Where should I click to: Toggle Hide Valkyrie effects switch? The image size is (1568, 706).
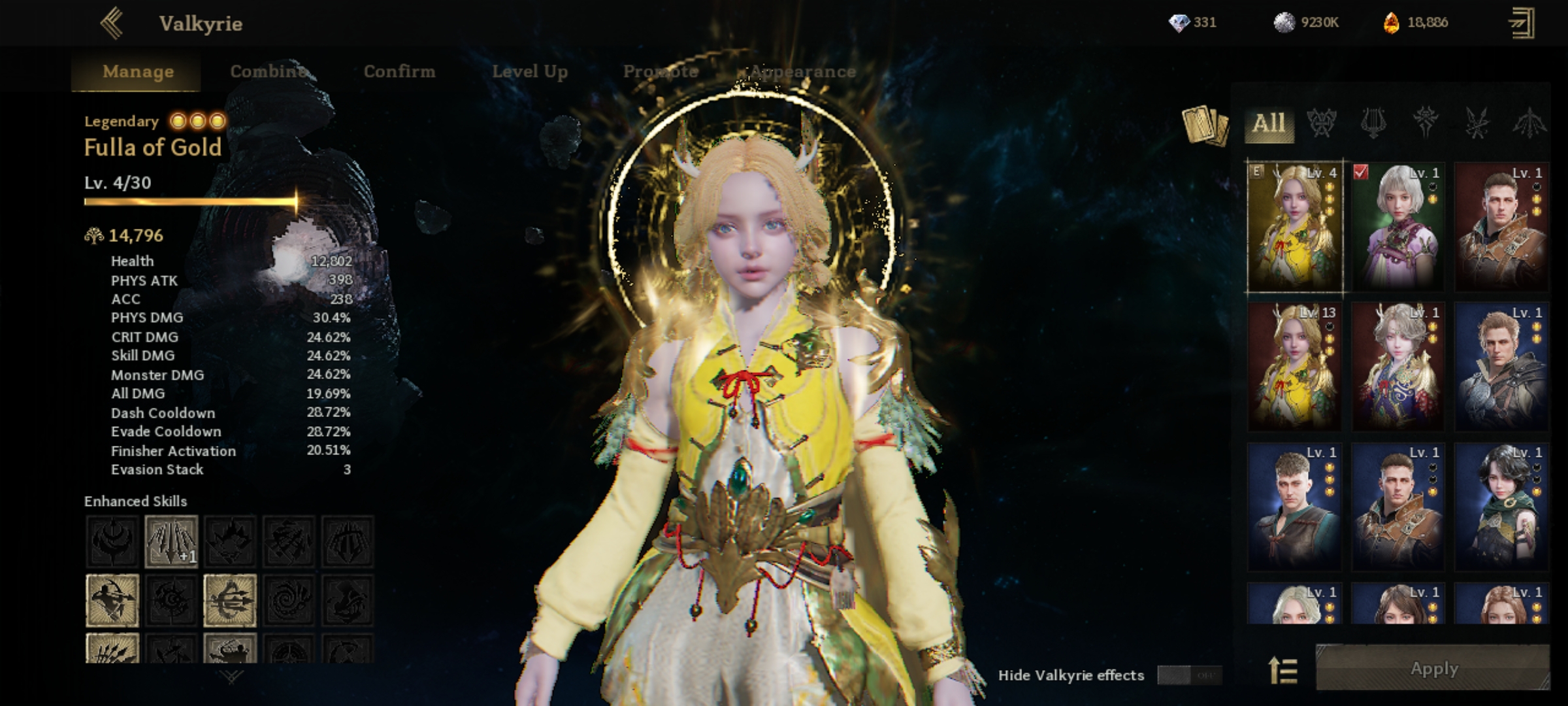pos(1188,675)
